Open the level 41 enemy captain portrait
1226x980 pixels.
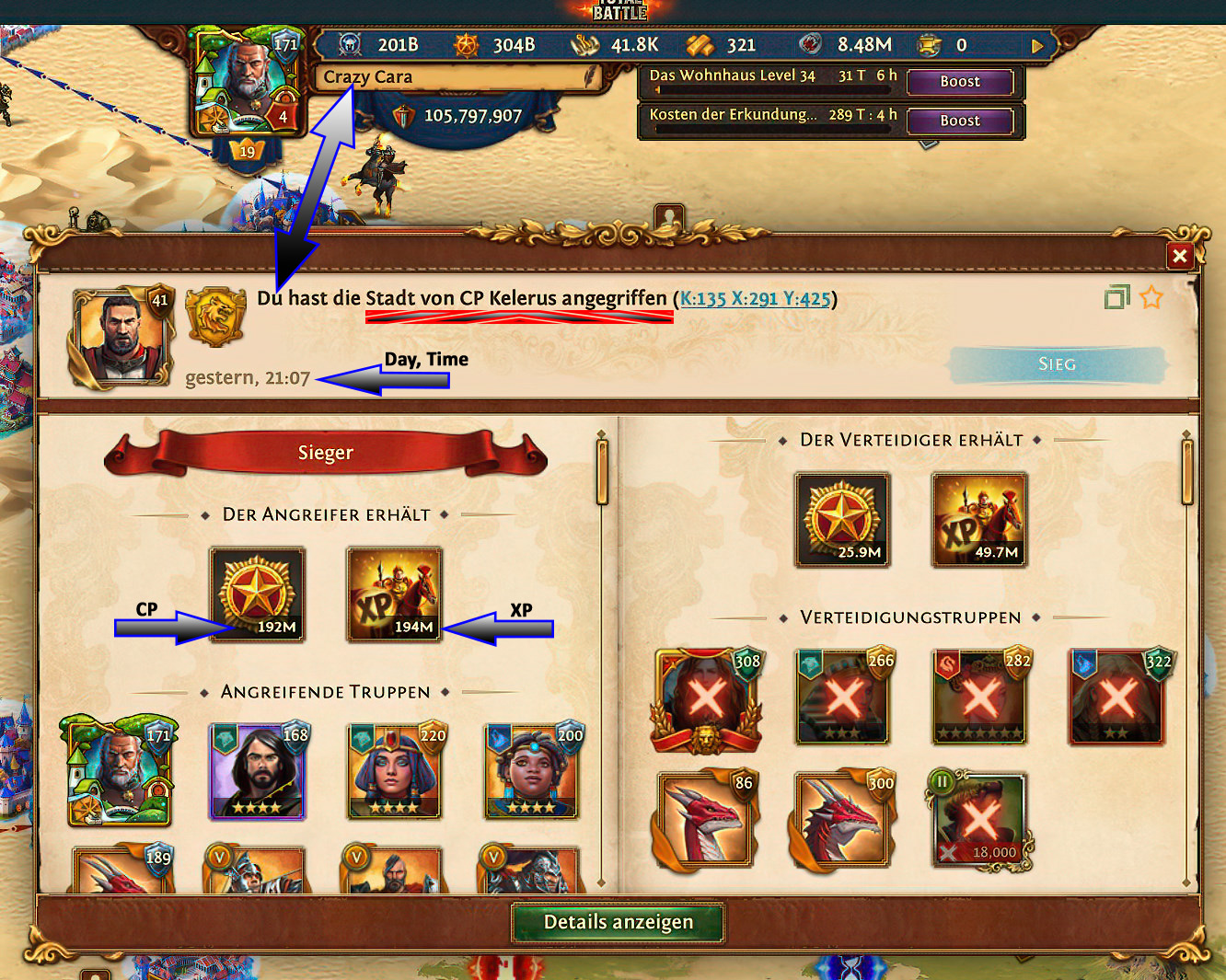click(121, 337)
